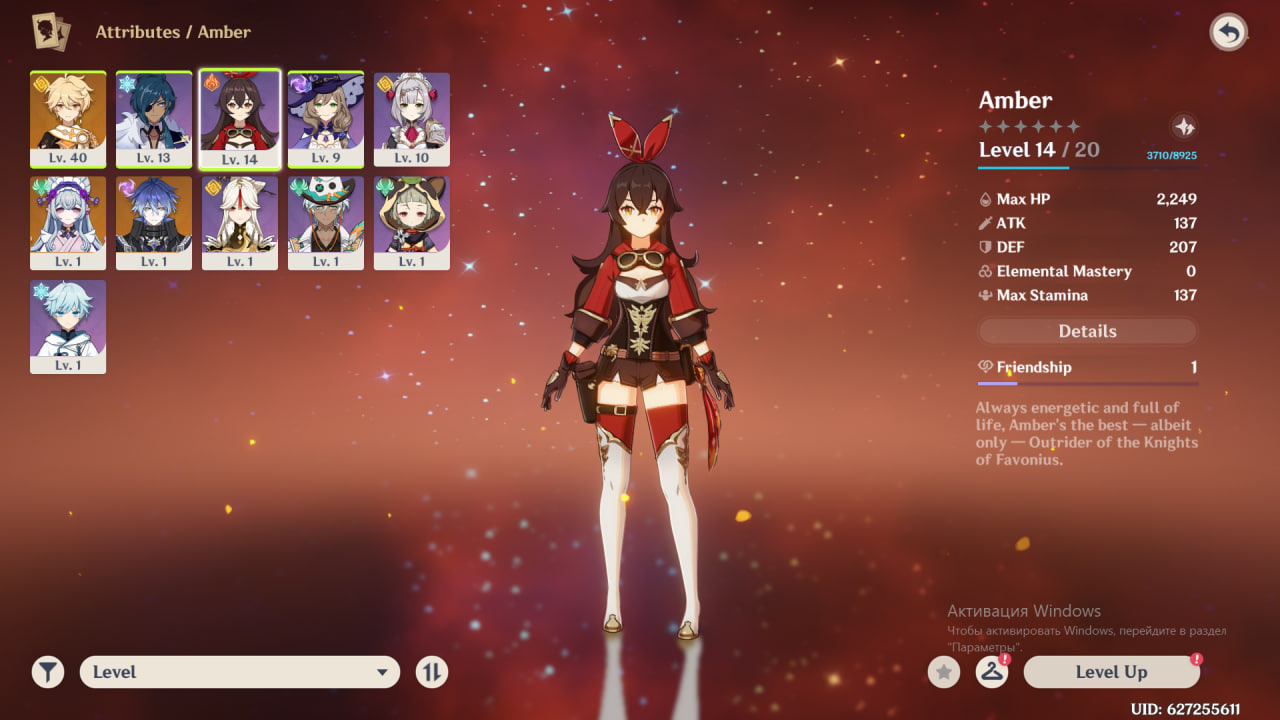Select Sayu in the tanuki hood
Image resolution: width=1280 pixels, height=720 pixels.
(412, 222)
